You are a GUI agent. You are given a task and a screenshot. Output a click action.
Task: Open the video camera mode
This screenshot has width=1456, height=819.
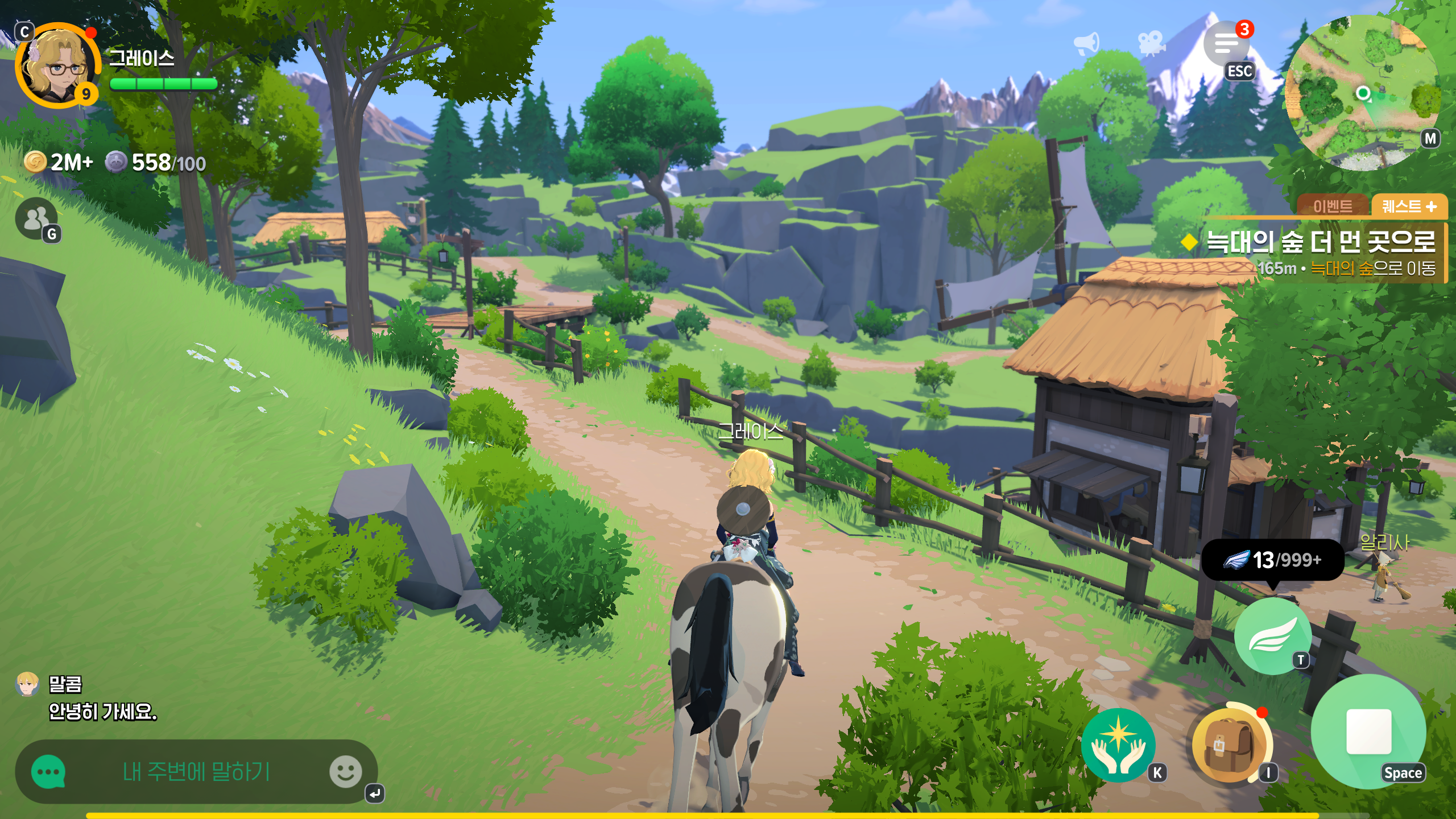point(1151,43)
